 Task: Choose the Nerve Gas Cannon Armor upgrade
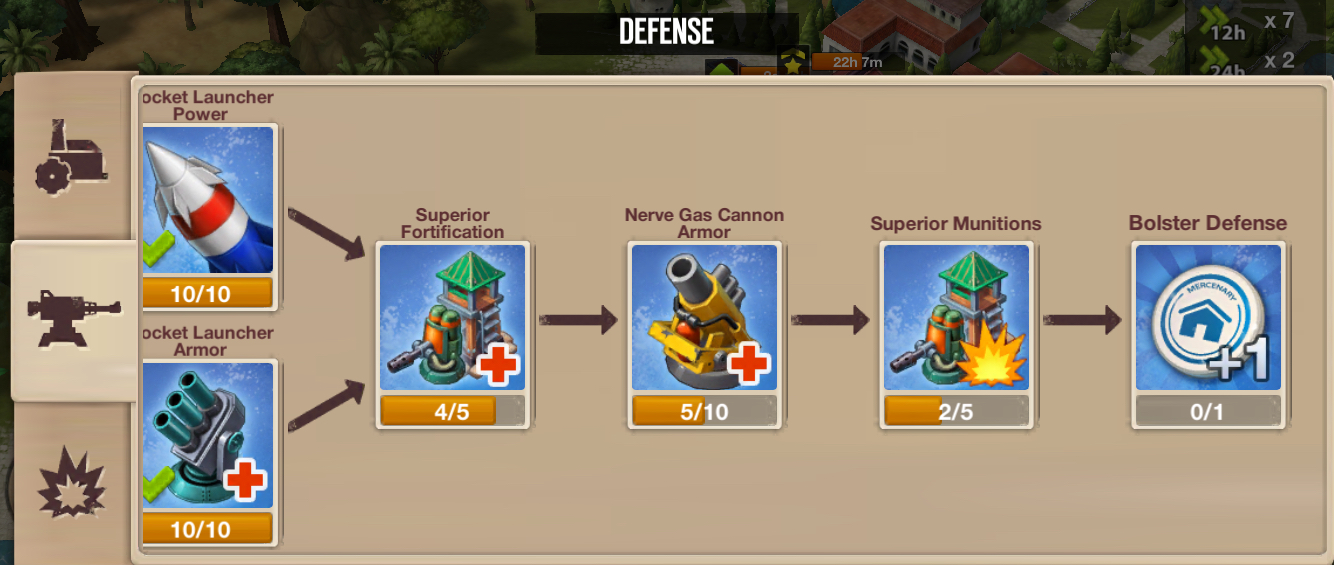[x=704, y=318]
